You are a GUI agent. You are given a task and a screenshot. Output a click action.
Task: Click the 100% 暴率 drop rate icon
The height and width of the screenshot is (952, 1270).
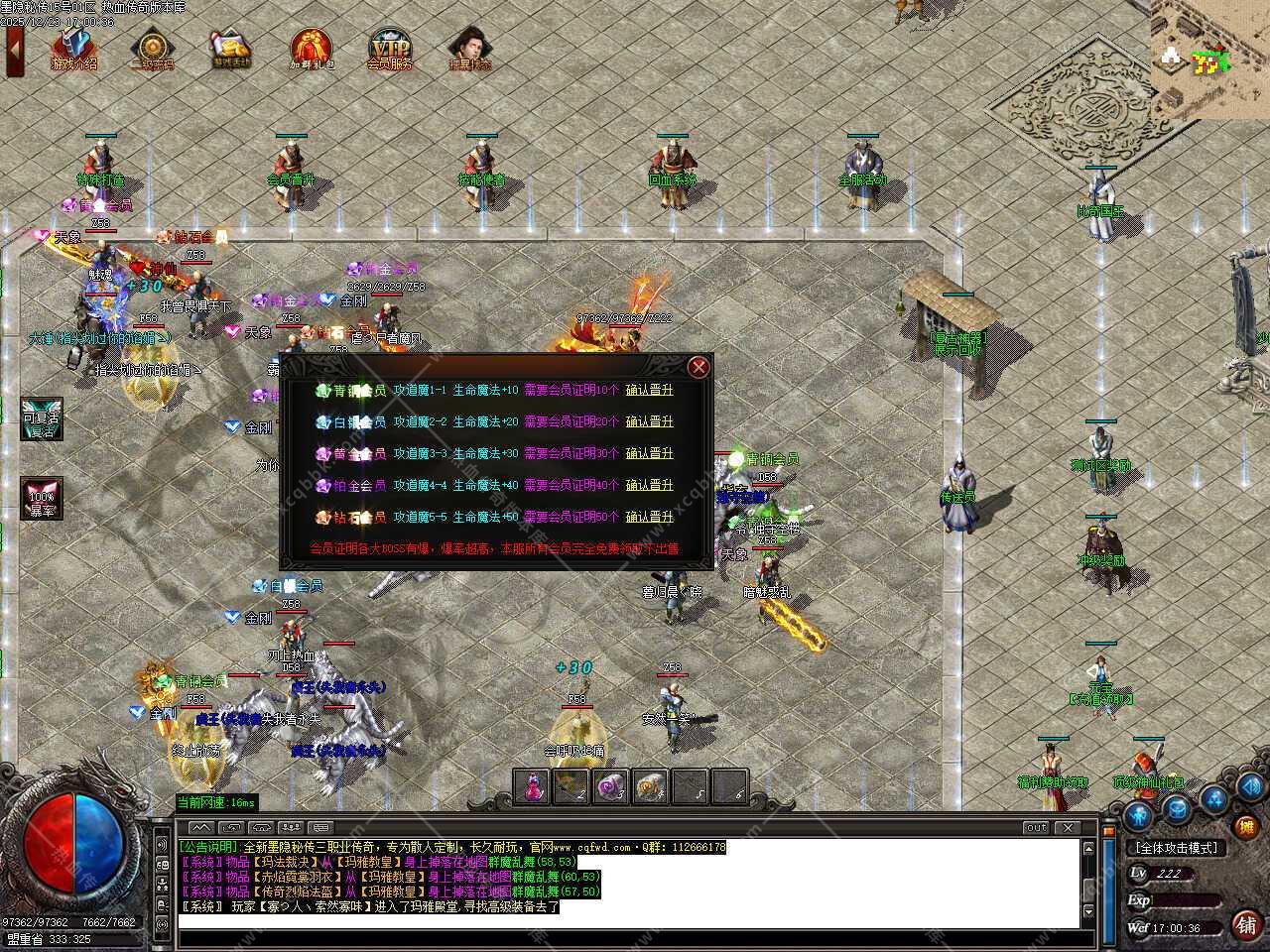42,498
